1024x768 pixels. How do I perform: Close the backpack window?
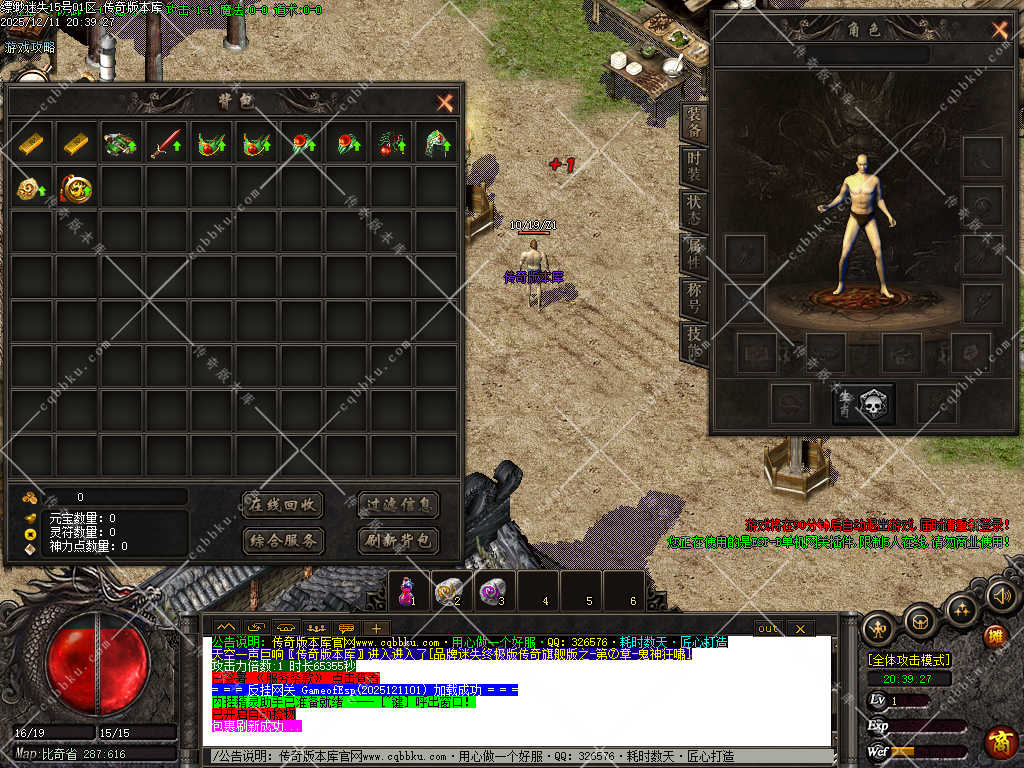coord(445,102)
